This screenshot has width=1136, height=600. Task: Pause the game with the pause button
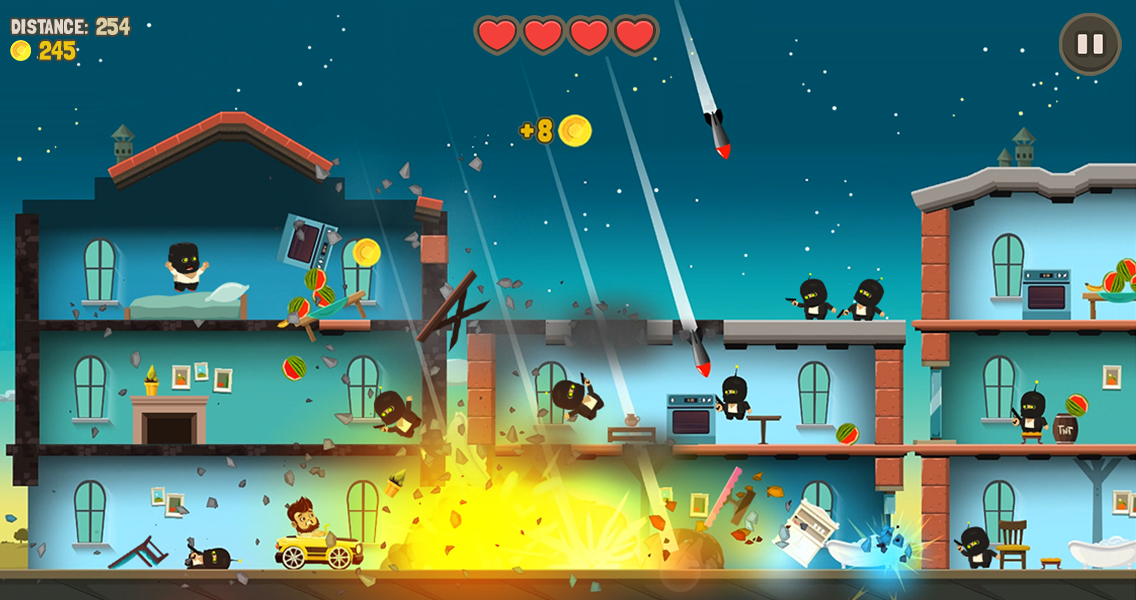(1089, 44)
